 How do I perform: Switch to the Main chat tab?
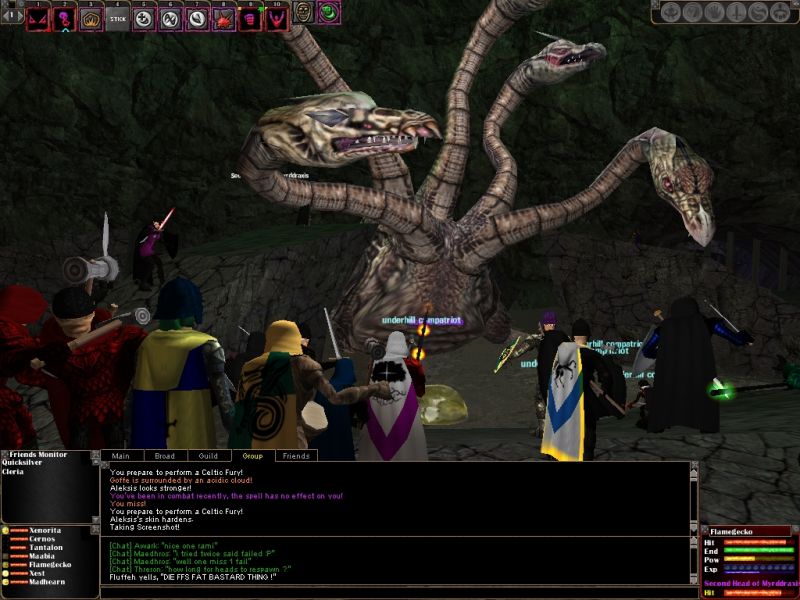pos(121,456)
